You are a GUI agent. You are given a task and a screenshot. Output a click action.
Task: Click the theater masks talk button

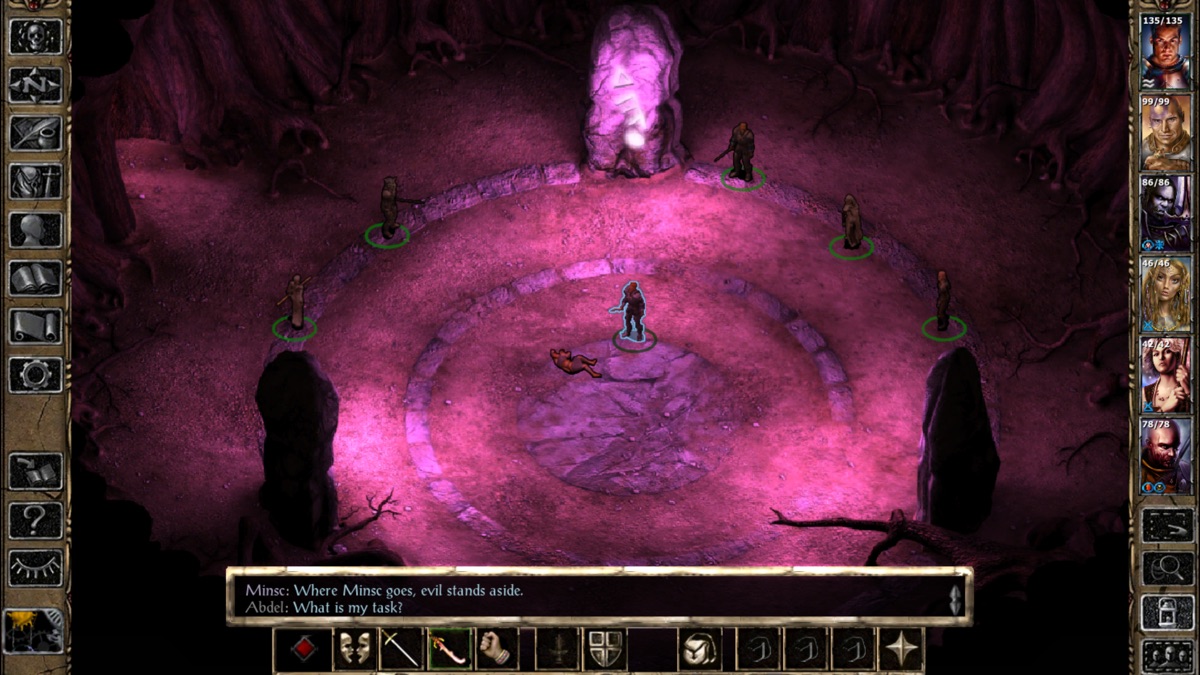tap(353, 649)
